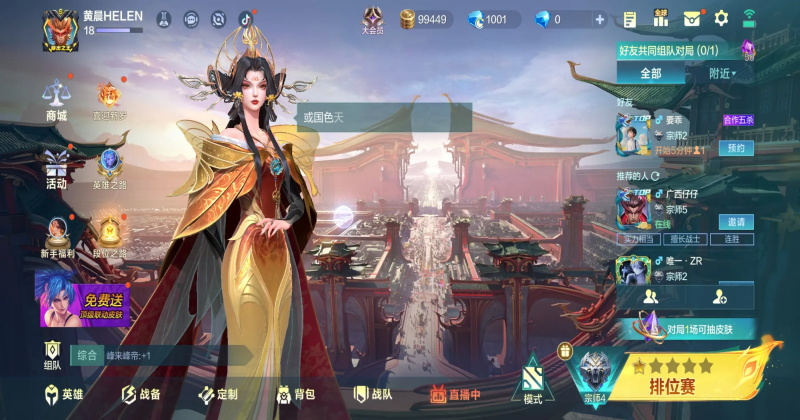Open the 新手福利 newcomer rewards
The image size is (800, 420).
point(56,238)
